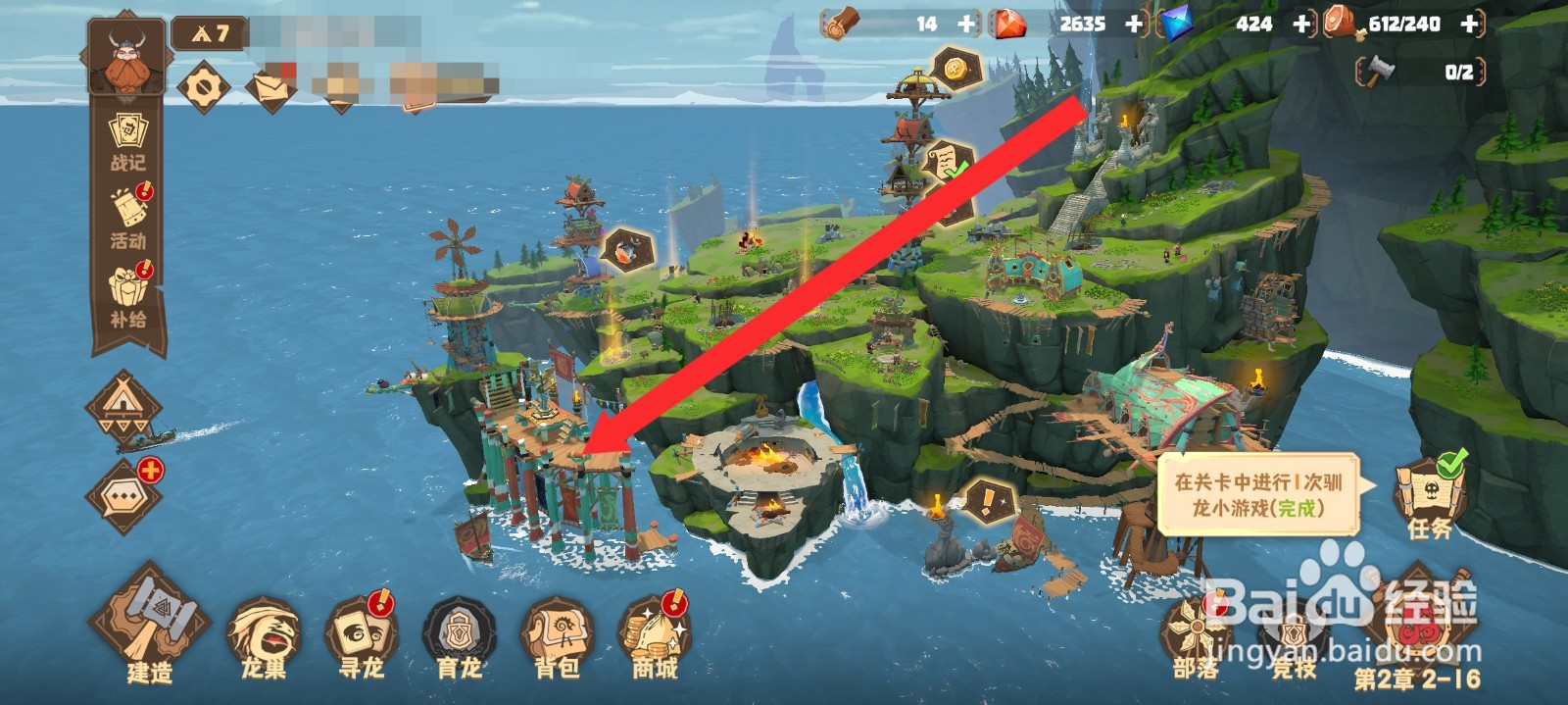Viewport: 1568px width, 705px height.
Task: Collect the gold coin bubble
Action: (x=954, y=69)
